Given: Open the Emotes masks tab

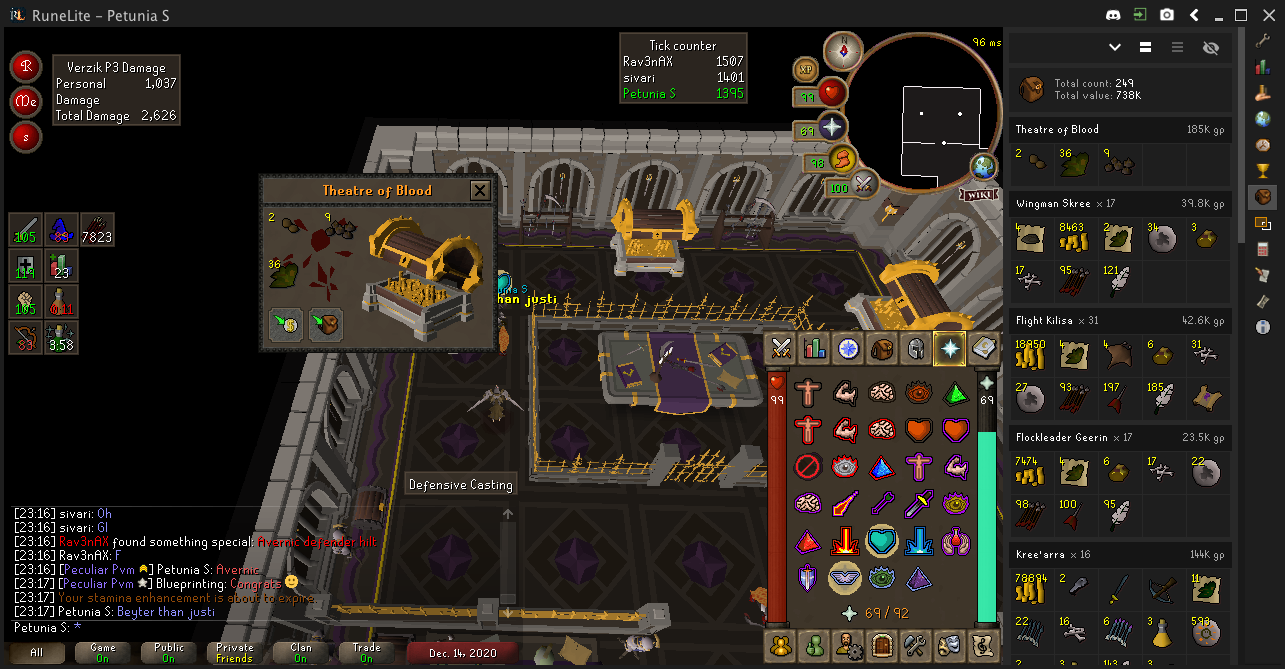Looking at the screenshot, I should pos(948,643).
